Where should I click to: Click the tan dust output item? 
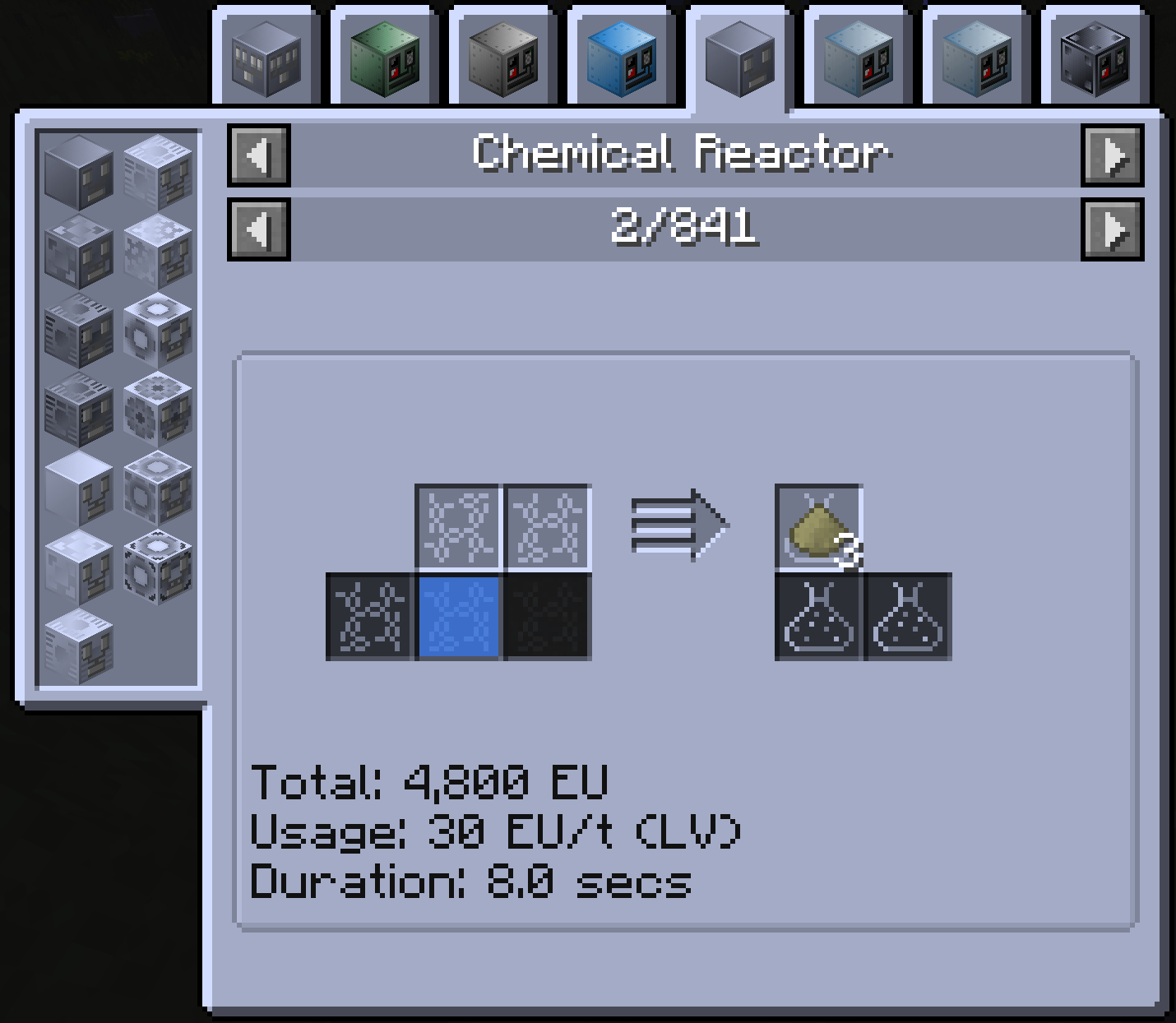pyautogui.click(x=818, y=526)
